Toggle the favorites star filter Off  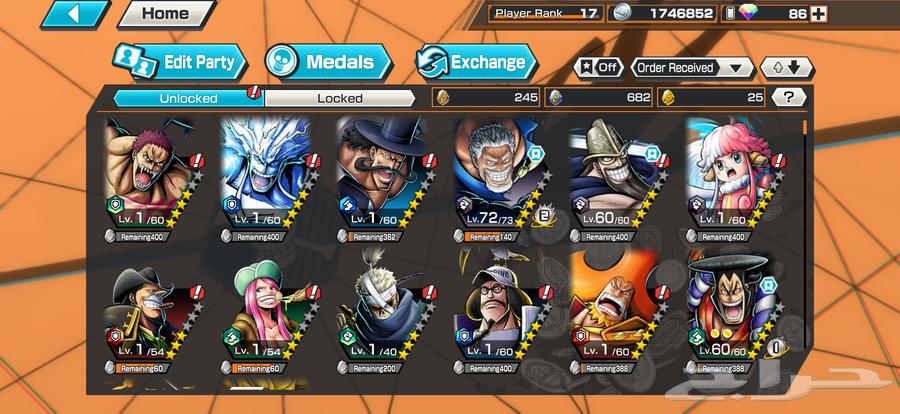[x=598, y=68]
